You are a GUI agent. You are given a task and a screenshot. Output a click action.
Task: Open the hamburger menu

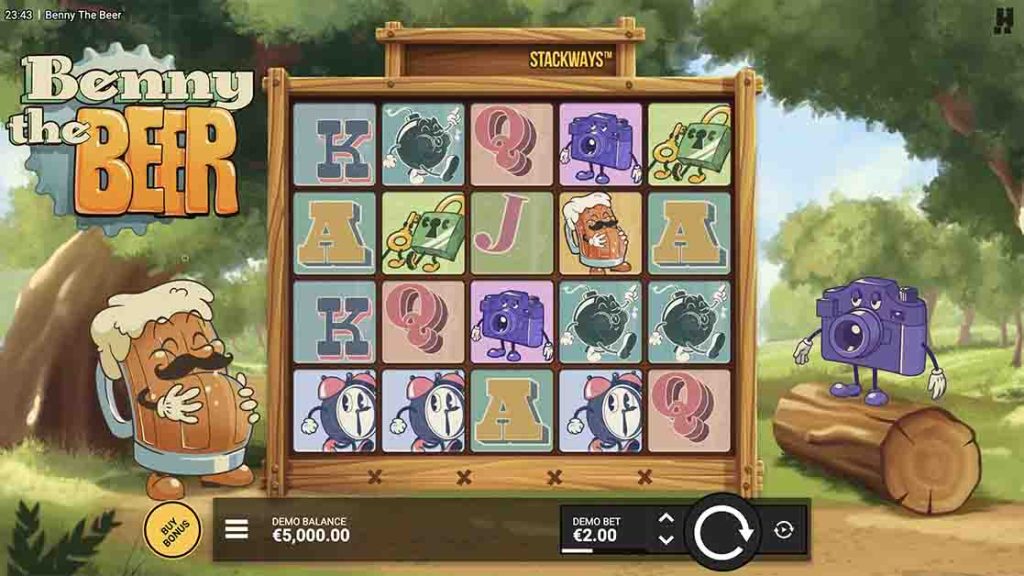(x=236, y=529)
